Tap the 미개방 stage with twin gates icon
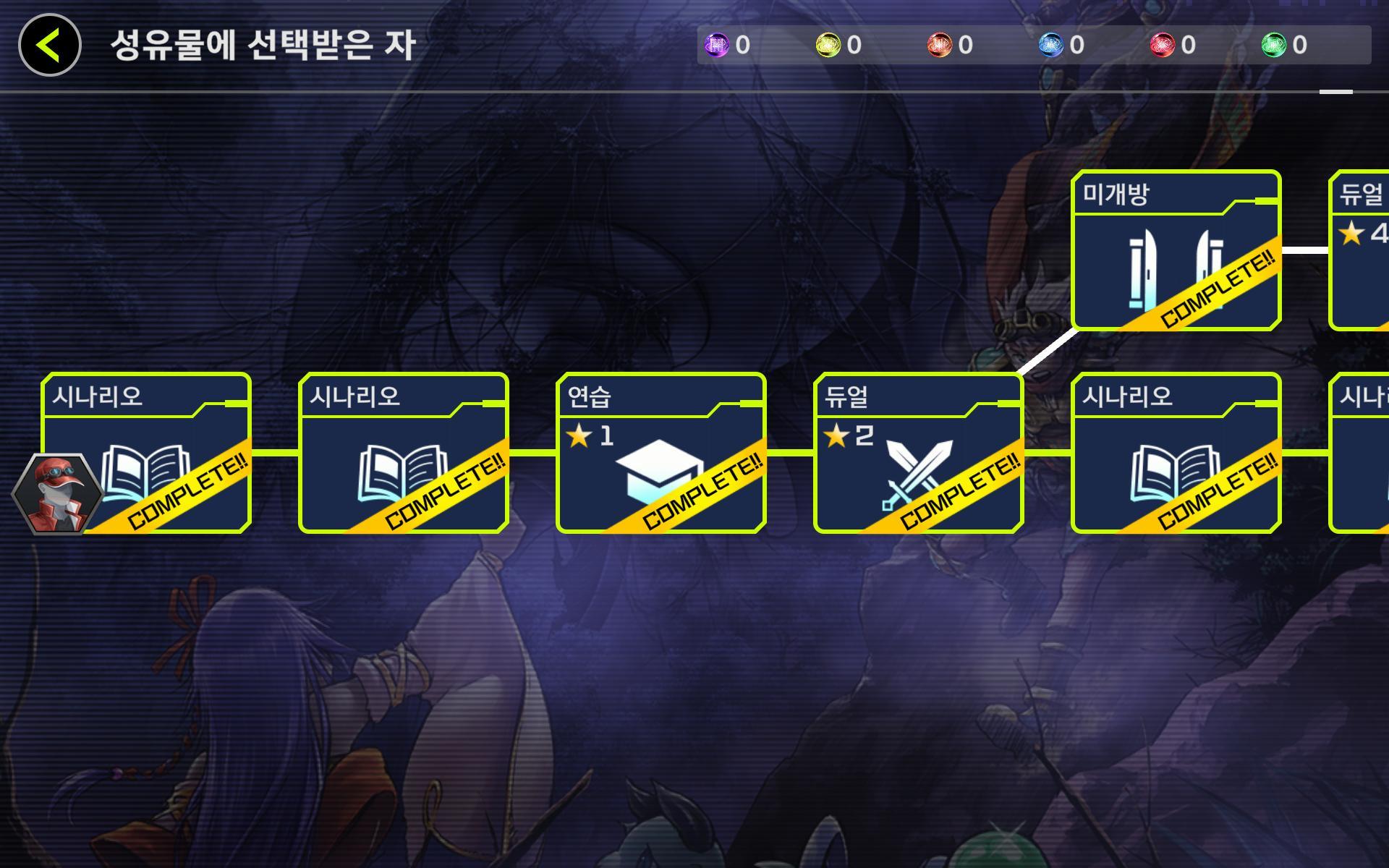1389x868 pixels. 1172,260
